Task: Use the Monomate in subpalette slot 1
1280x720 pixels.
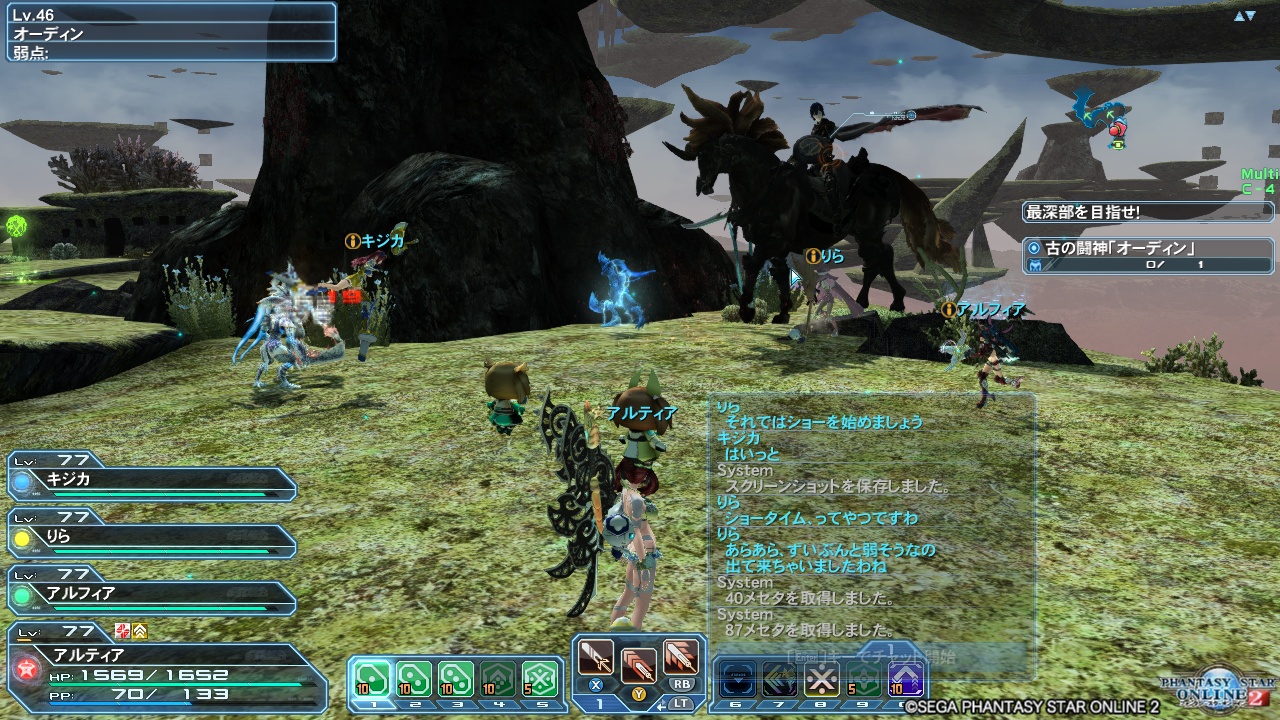Action: click(x=372, y=678)
